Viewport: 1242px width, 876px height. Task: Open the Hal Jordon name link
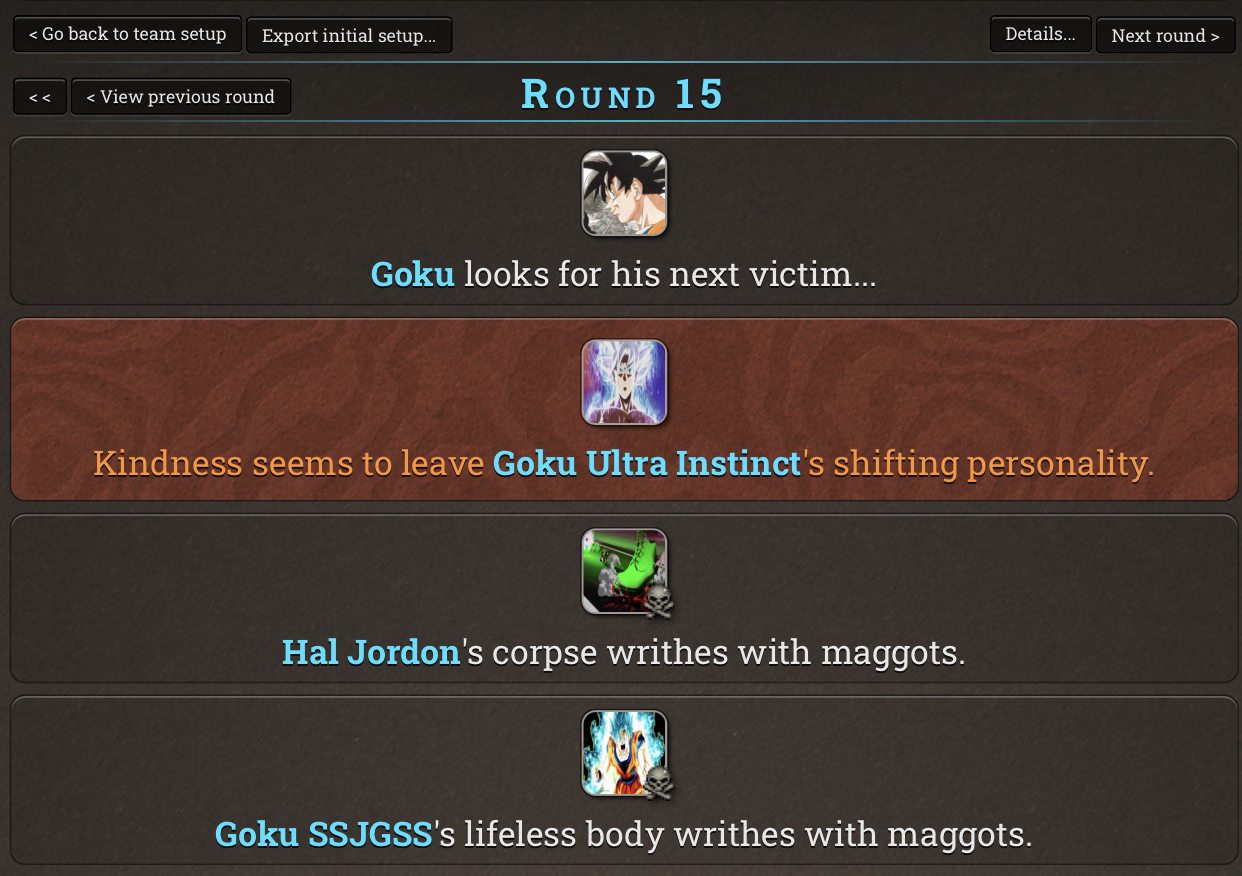click(370, 652)
